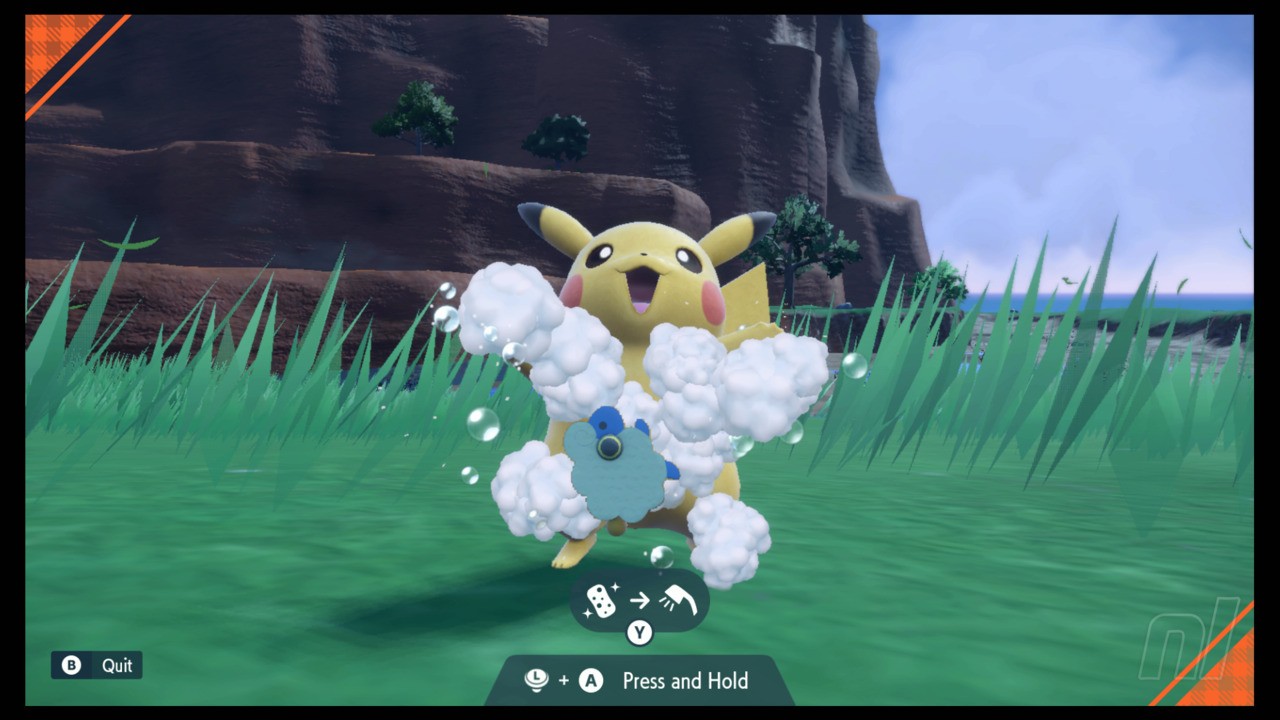Click the orange striped corner ribbon
Screen dimensions: 1280x720
(45, 45)
